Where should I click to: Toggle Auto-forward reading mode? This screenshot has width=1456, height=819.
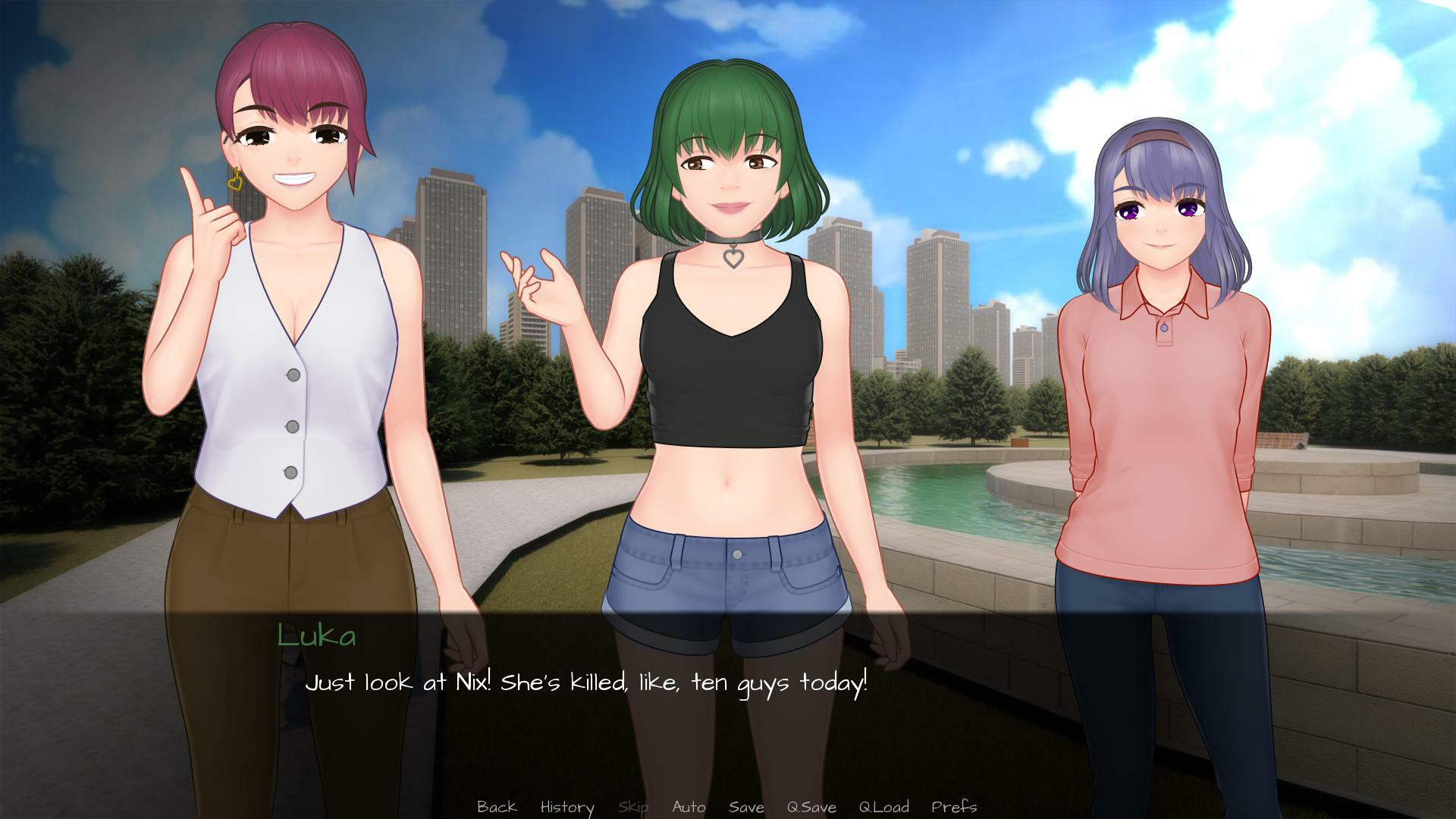tap(689, 807)
